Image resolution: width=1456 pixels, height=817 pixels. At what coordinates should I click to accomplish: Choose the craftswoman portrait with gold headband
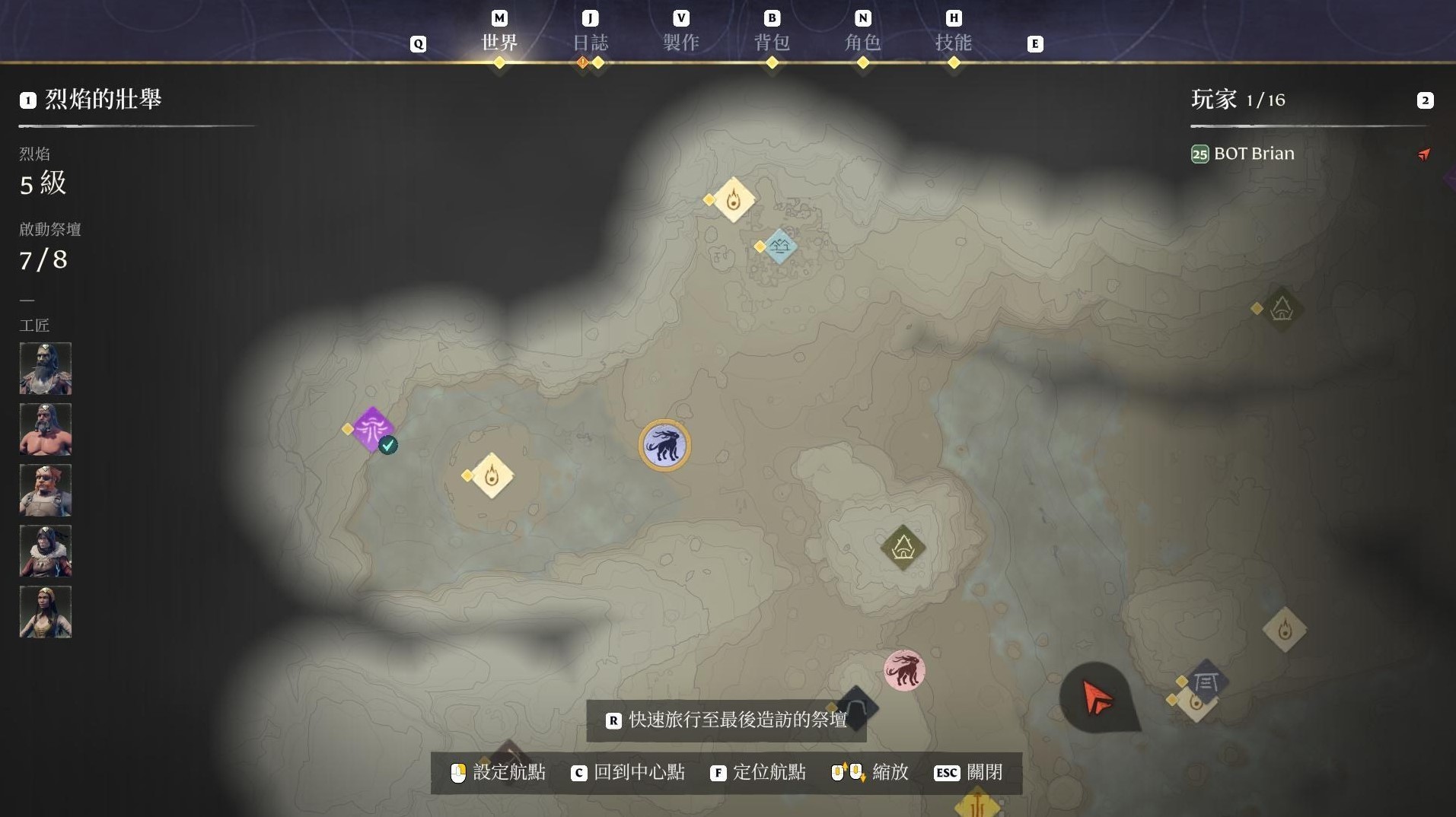click(x=46, y=612)
